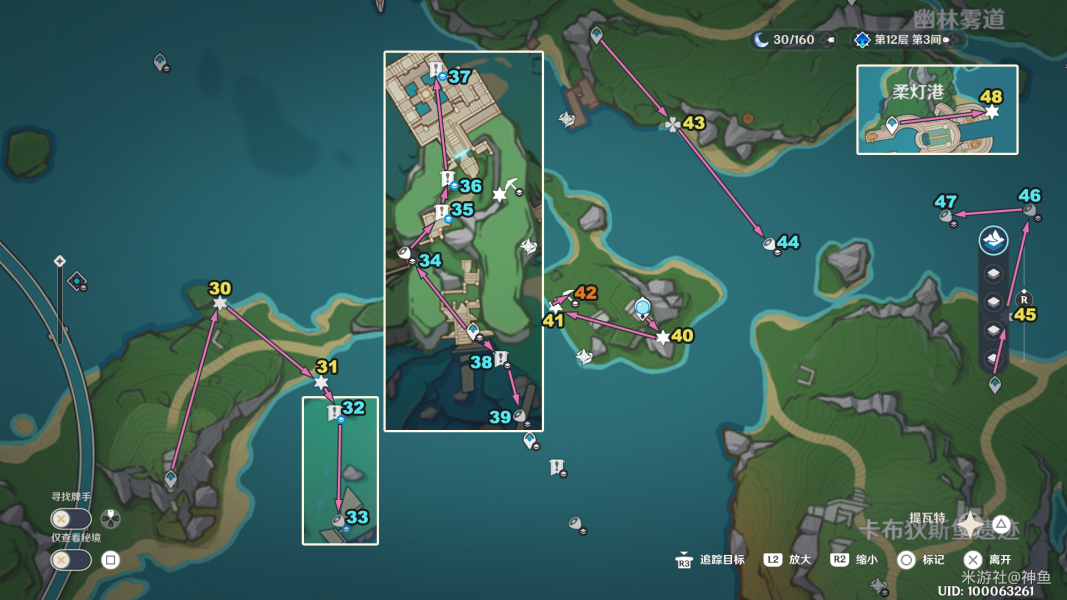The height and width of the screenshot is (600, 1067).
Task: Click the map marker labeled 44
Action: pos(770,243)
